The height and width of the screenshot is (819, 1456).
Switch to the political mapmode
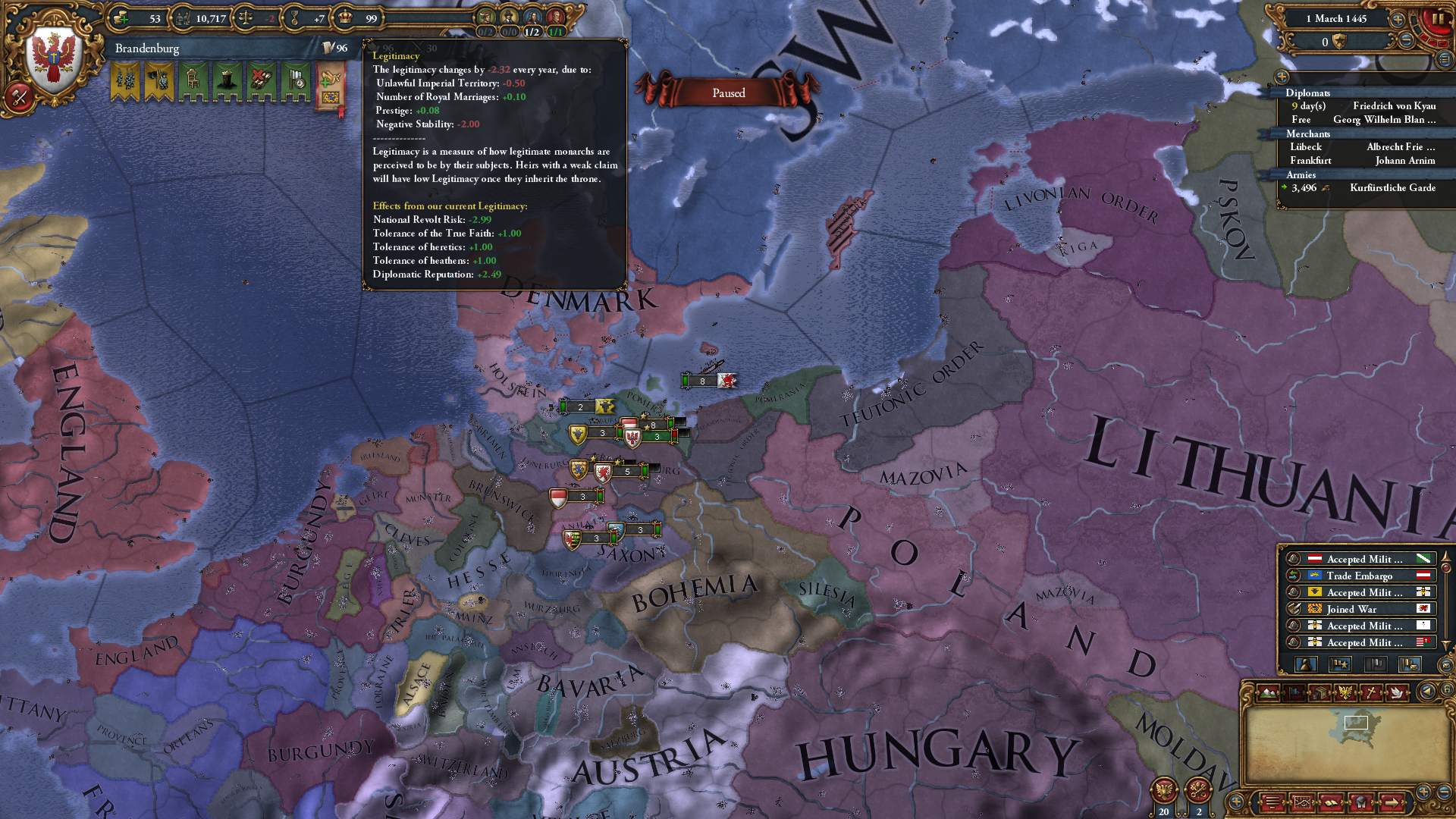(1294, 692)
